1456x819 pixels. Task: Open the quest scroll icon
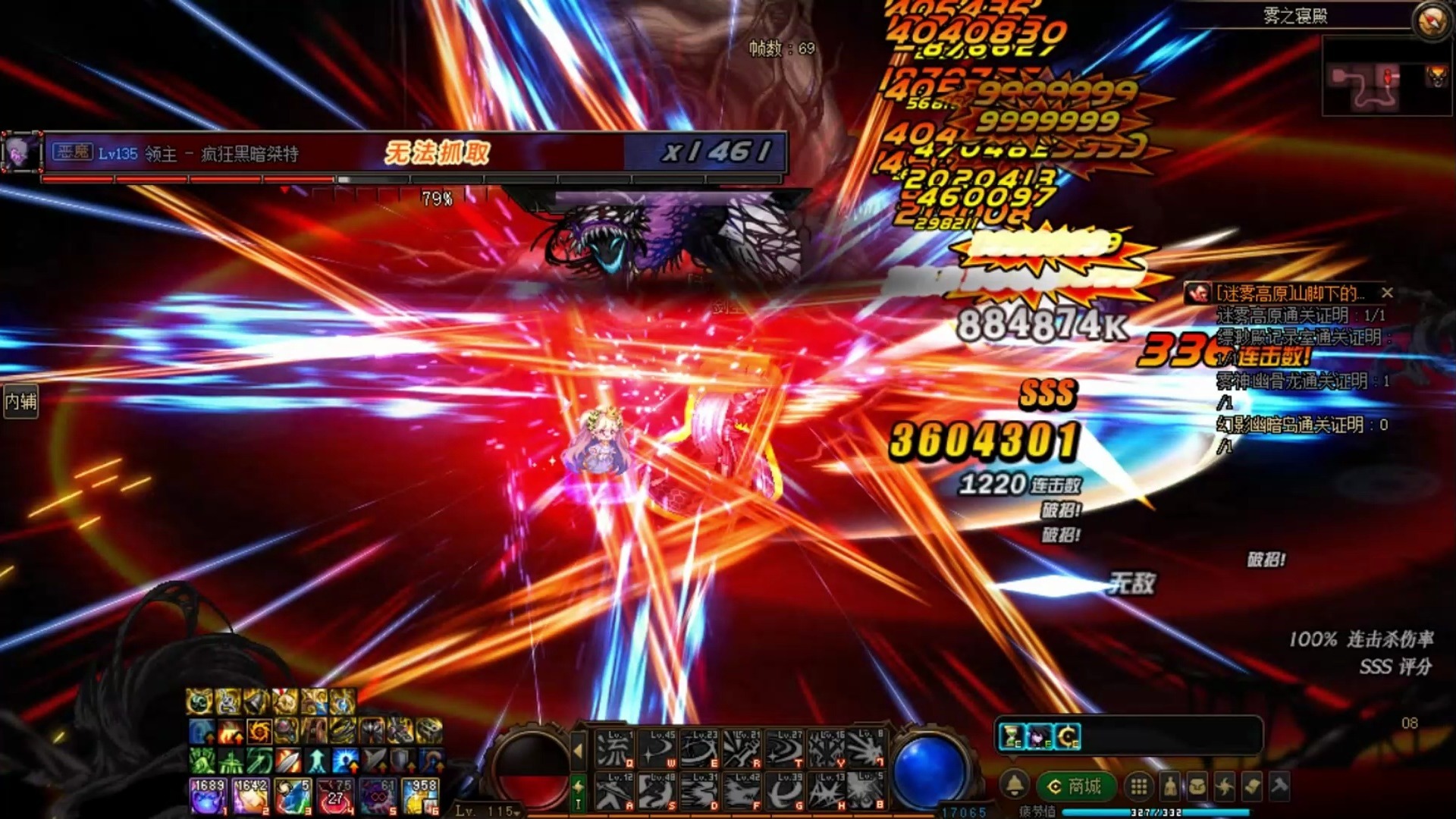pyautogui.click(x=1252, y=786)
